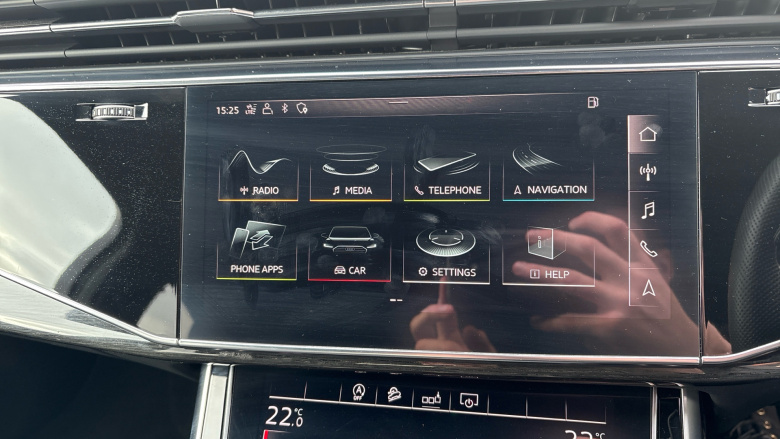The image size is (780, 439).
Task: Choose the Car menu tile
Action: pos(350,254)
